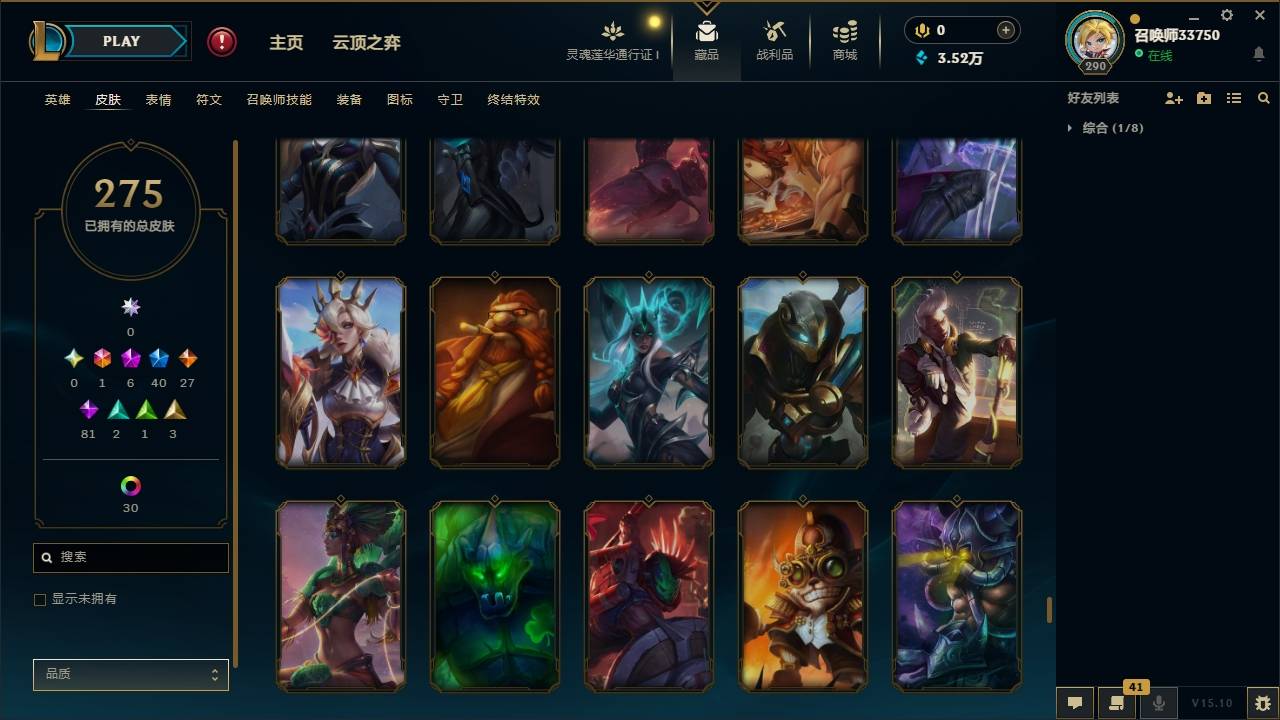1280x720 pixels.
Task: Open friend search in the friends list
Action: (x=1264, y=97)
